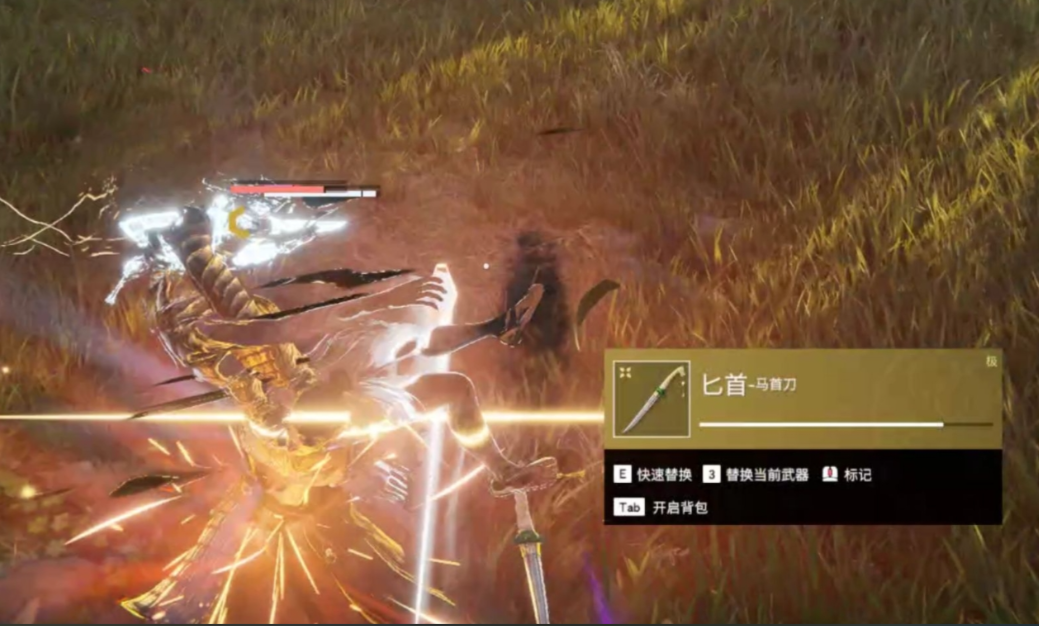The image size is (1039, 626).
Task: Select the dagger weapon icon in the pickup panel
Action: [651, 399]
